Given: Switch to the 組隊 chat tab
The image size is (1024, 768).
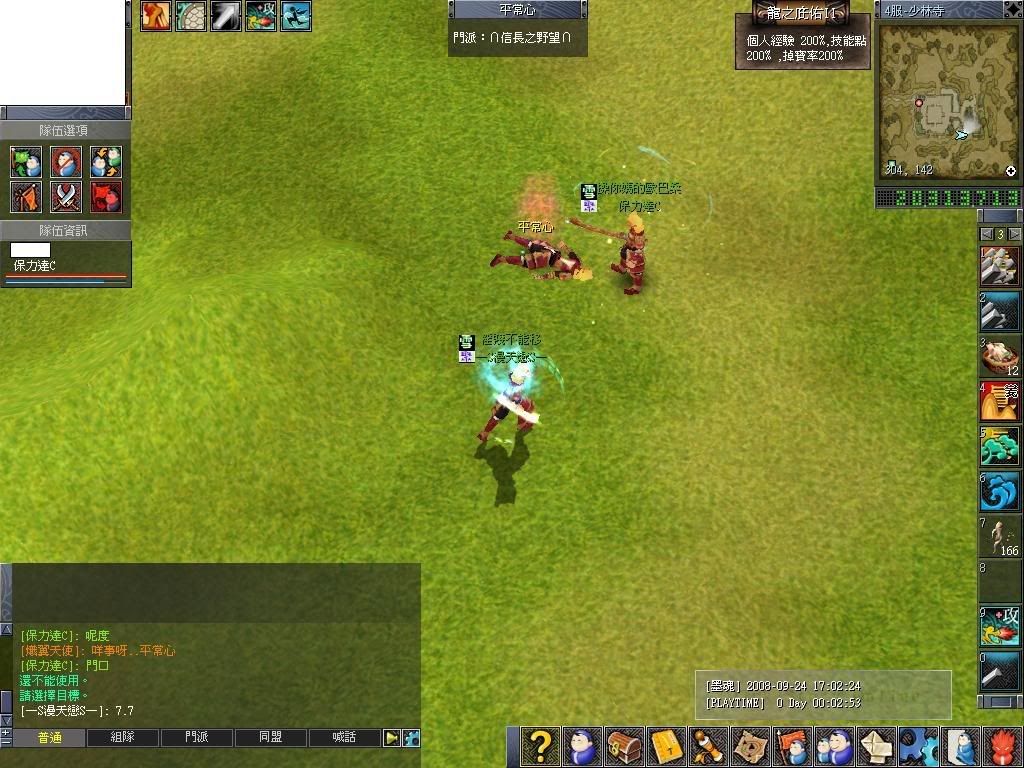Looking at the screenshot, I should 122,738.
